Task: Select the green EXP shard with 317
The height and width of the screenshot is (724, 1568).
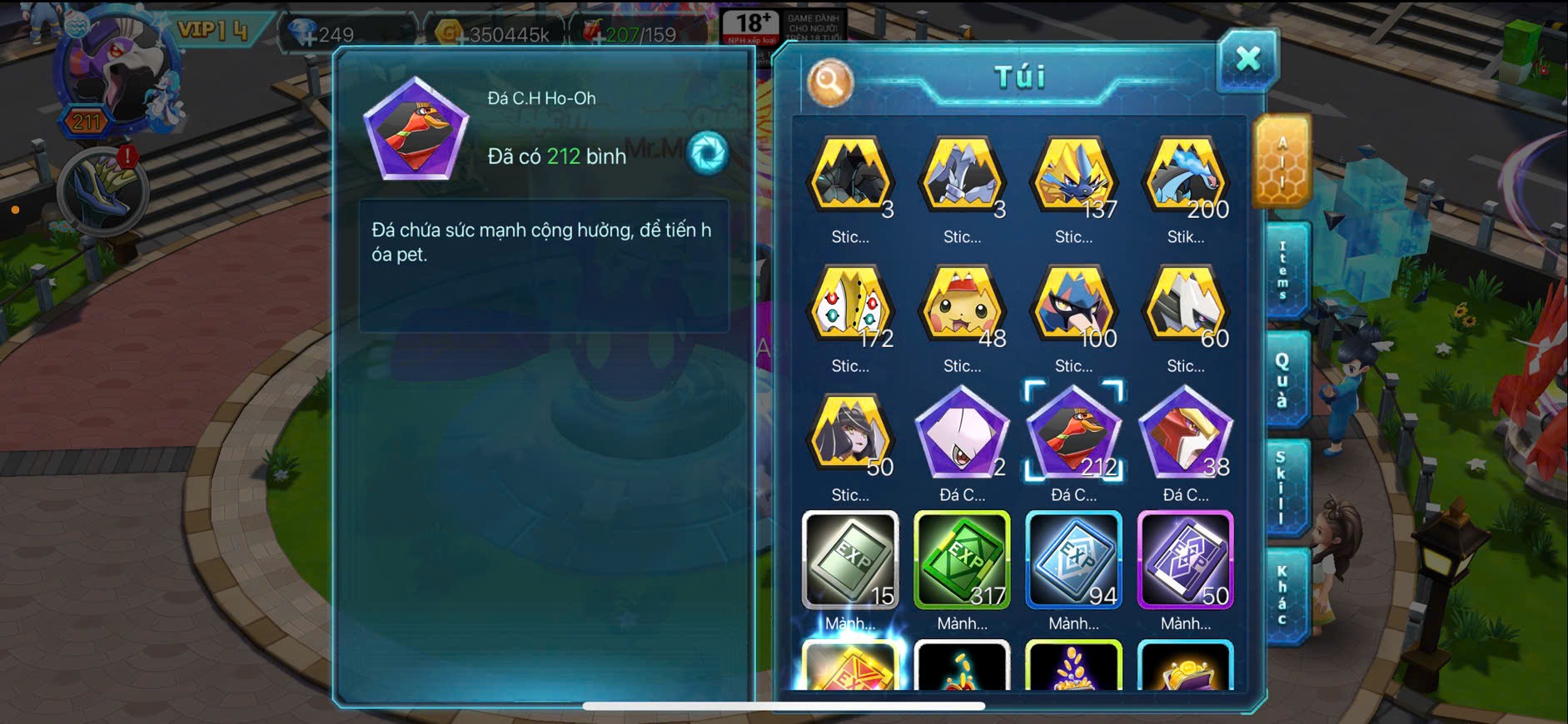Action: pos(963,560)
